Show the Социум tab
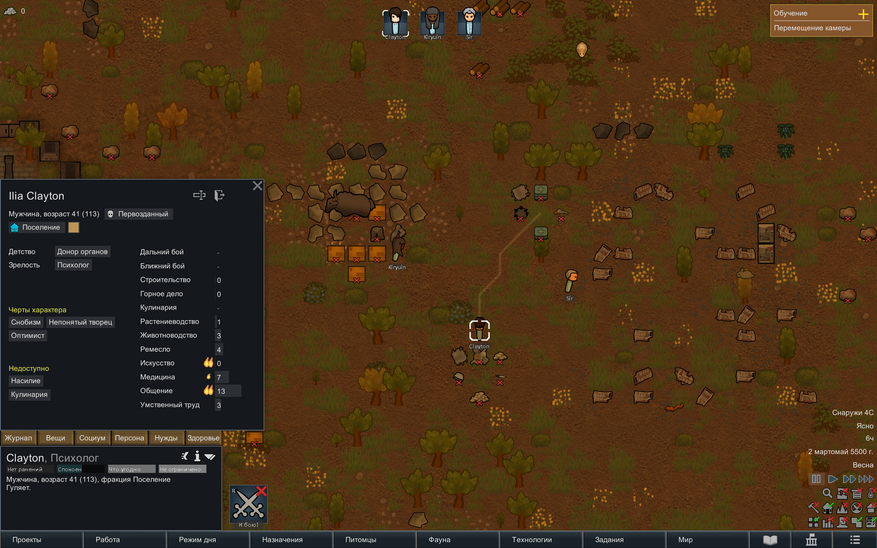The image size is (877, 548). [92, 438]
